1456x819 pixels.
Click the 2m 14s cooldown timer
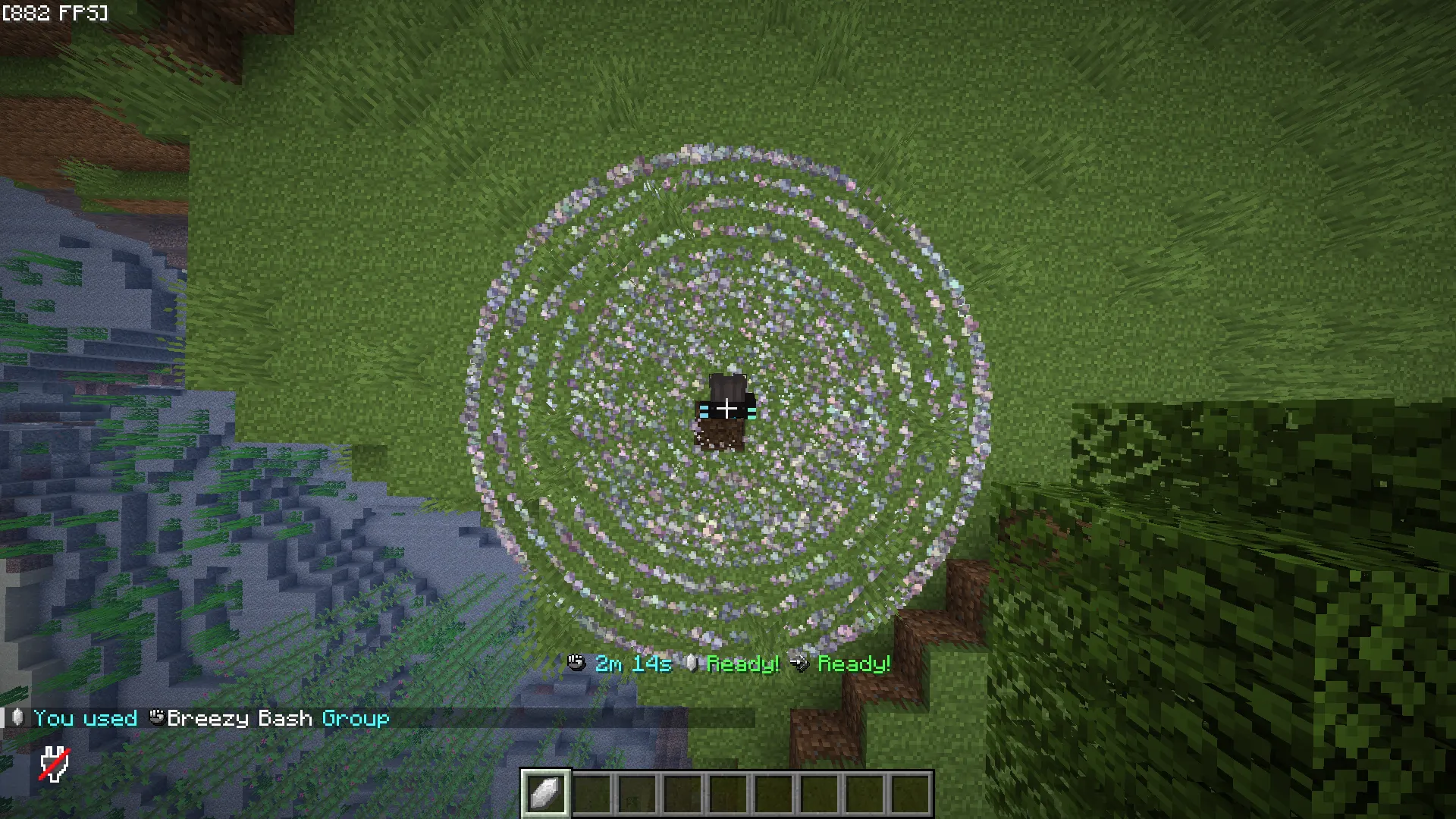[x=632, y=664]
